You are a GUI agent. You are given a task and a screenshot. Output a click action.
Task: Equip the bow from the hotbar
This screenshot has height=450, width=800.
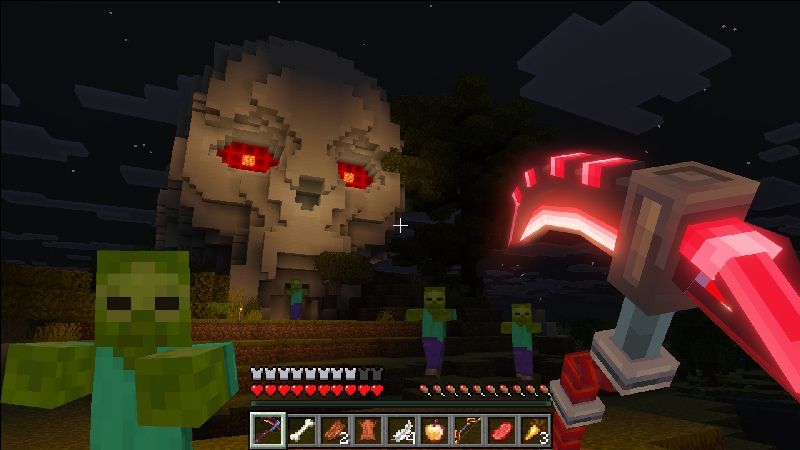pyautogui.click(x=467, y=430)
